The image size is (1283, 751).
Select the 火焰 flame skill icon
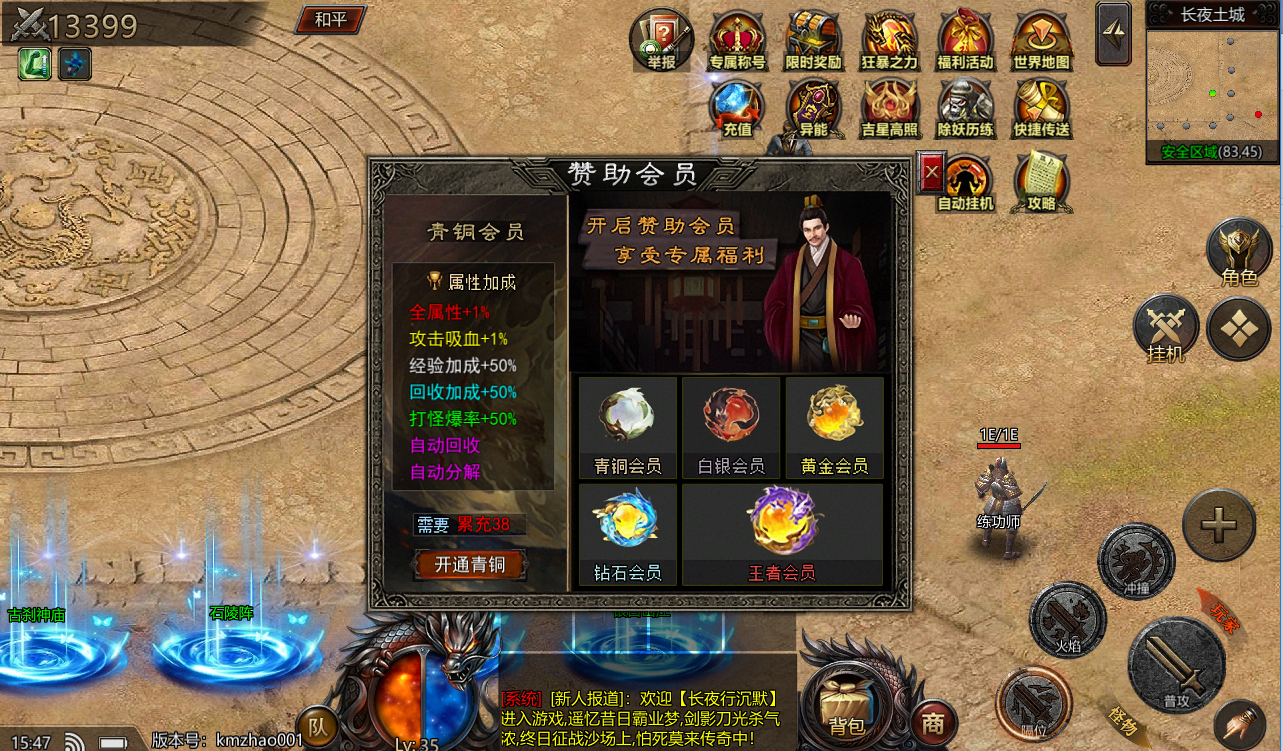[x=1070, y=622]
